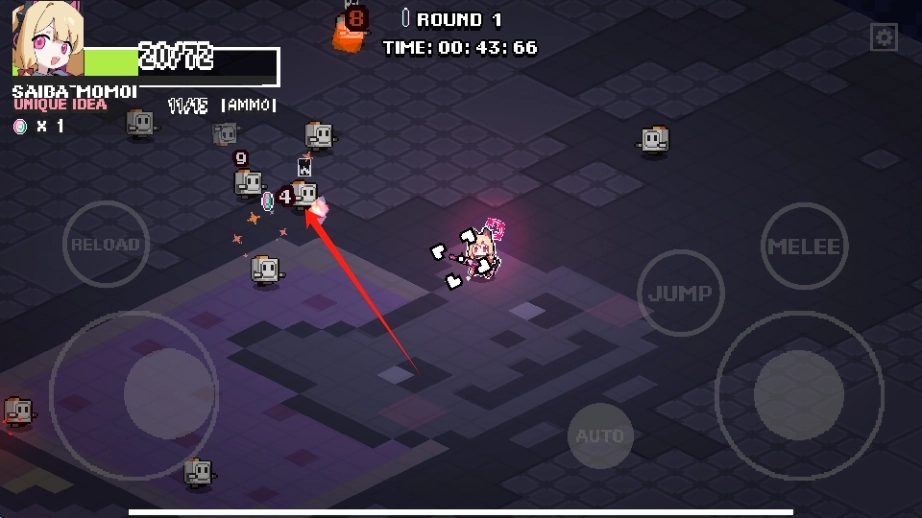Toggle the AUTO fire button
Image resolution: width=922 pixels, height=518 pixels.
coord(600,436)
